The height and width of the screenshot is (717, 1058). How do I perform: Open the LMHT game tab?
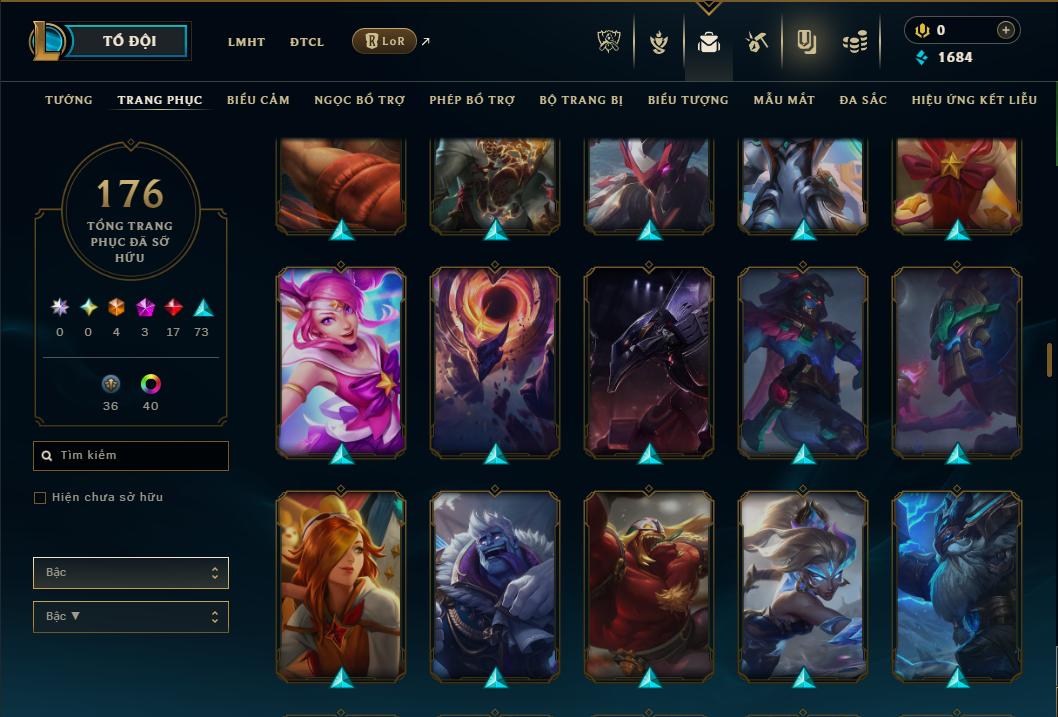click(x=246, y=42)
